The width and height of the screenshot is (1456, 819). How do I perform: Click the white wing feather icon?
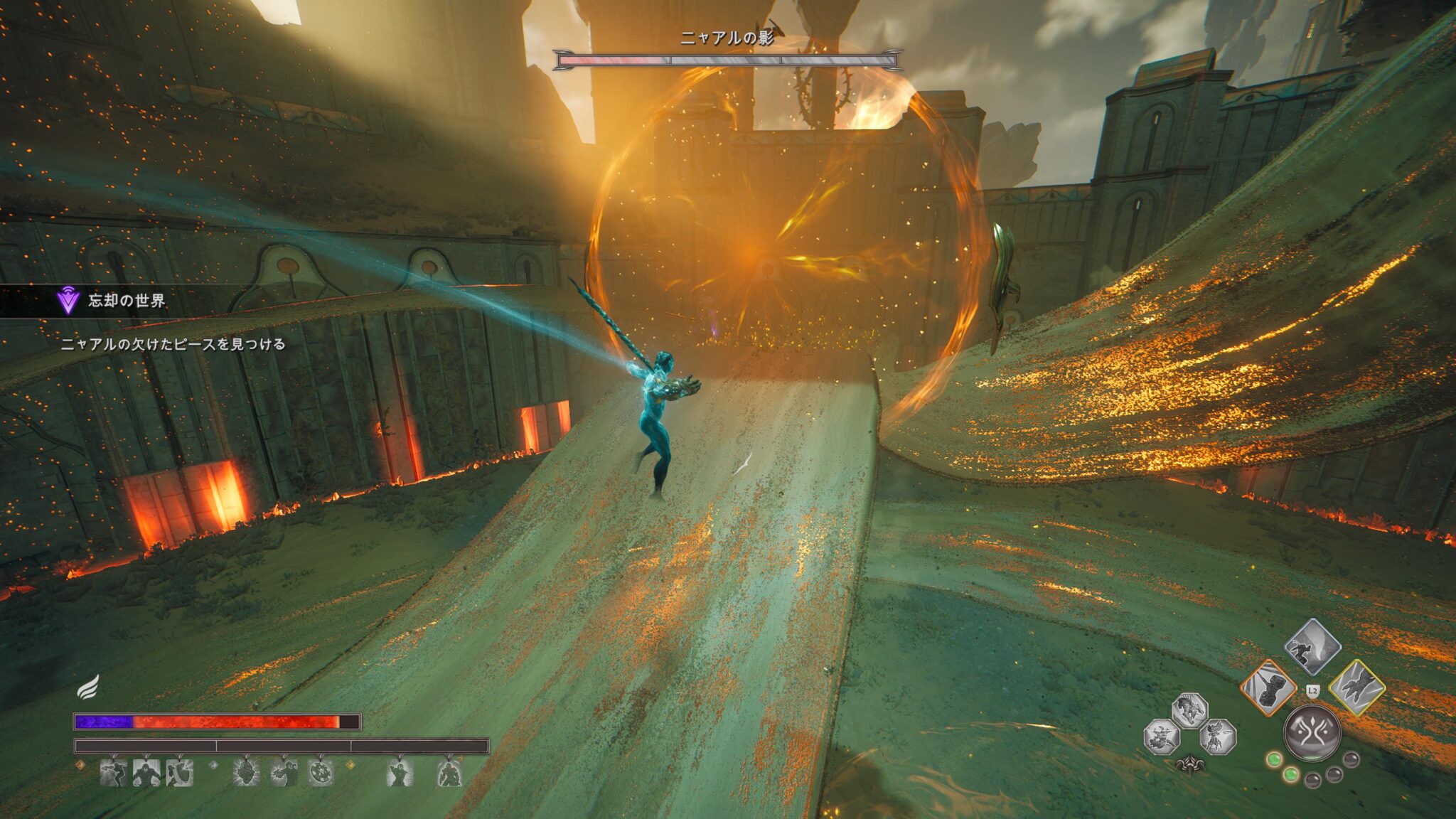(x=87, y=687)
